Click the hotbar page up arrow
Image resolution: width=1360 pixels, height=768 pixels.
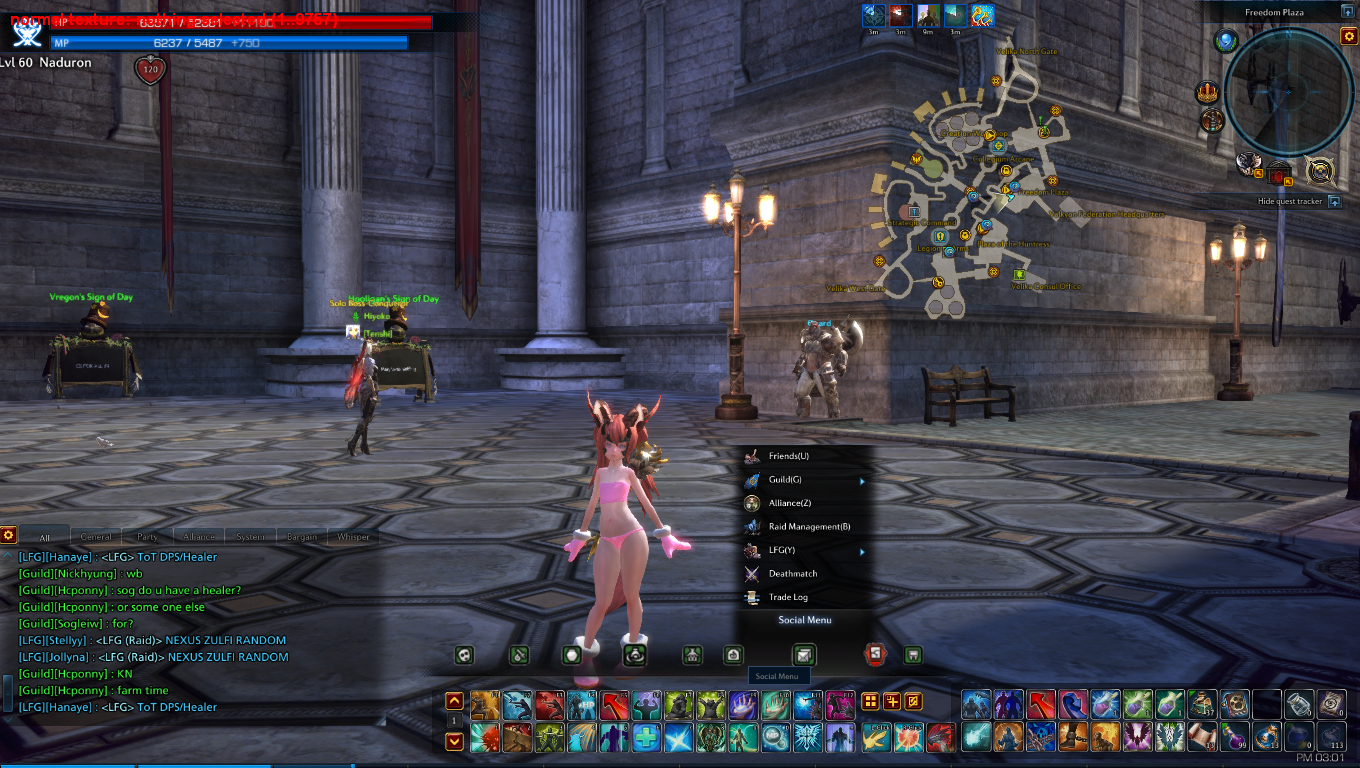click(x=454, y=701)
